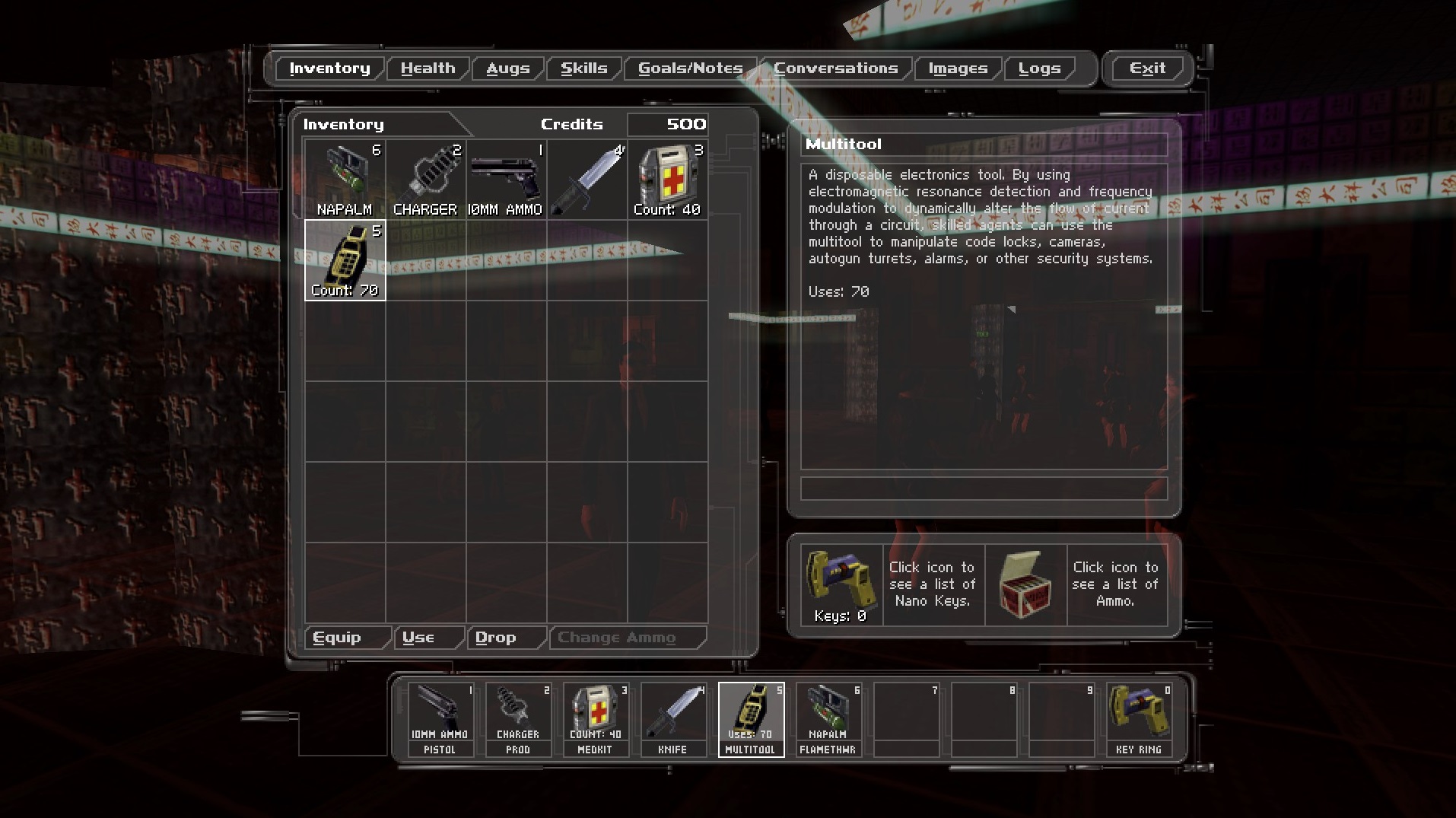Select the combat knife inventory slot

pos(587,180)
